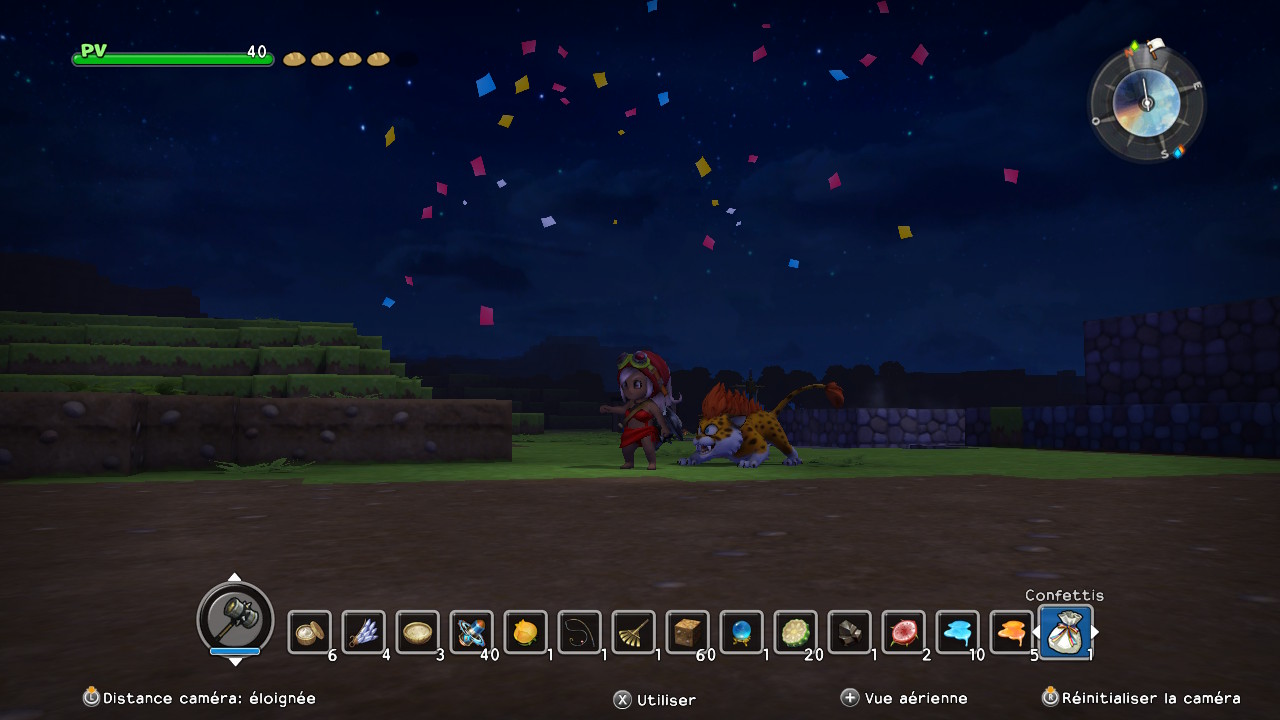Select the dark stone ore slot
The height and width of the screenshot is (720, 1280).
click(850, 632)
